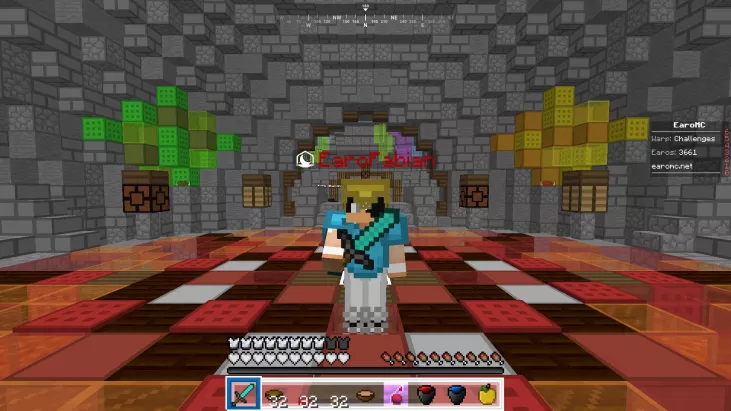Select the stack of 32 bowls
The width and height of the screenshot is (731, 411).
(273, 394)
